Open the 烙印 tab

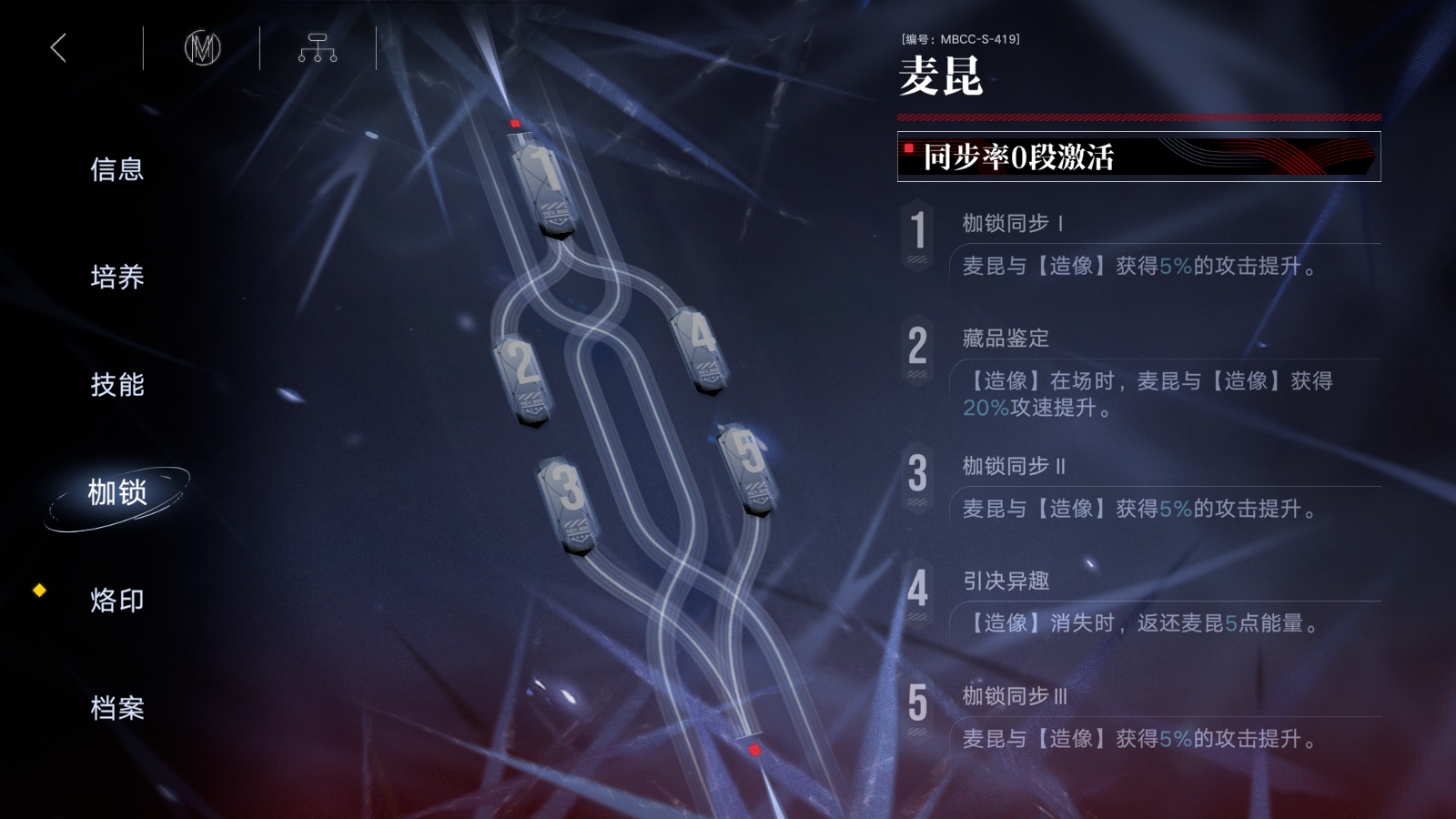[x=117, y=601]
